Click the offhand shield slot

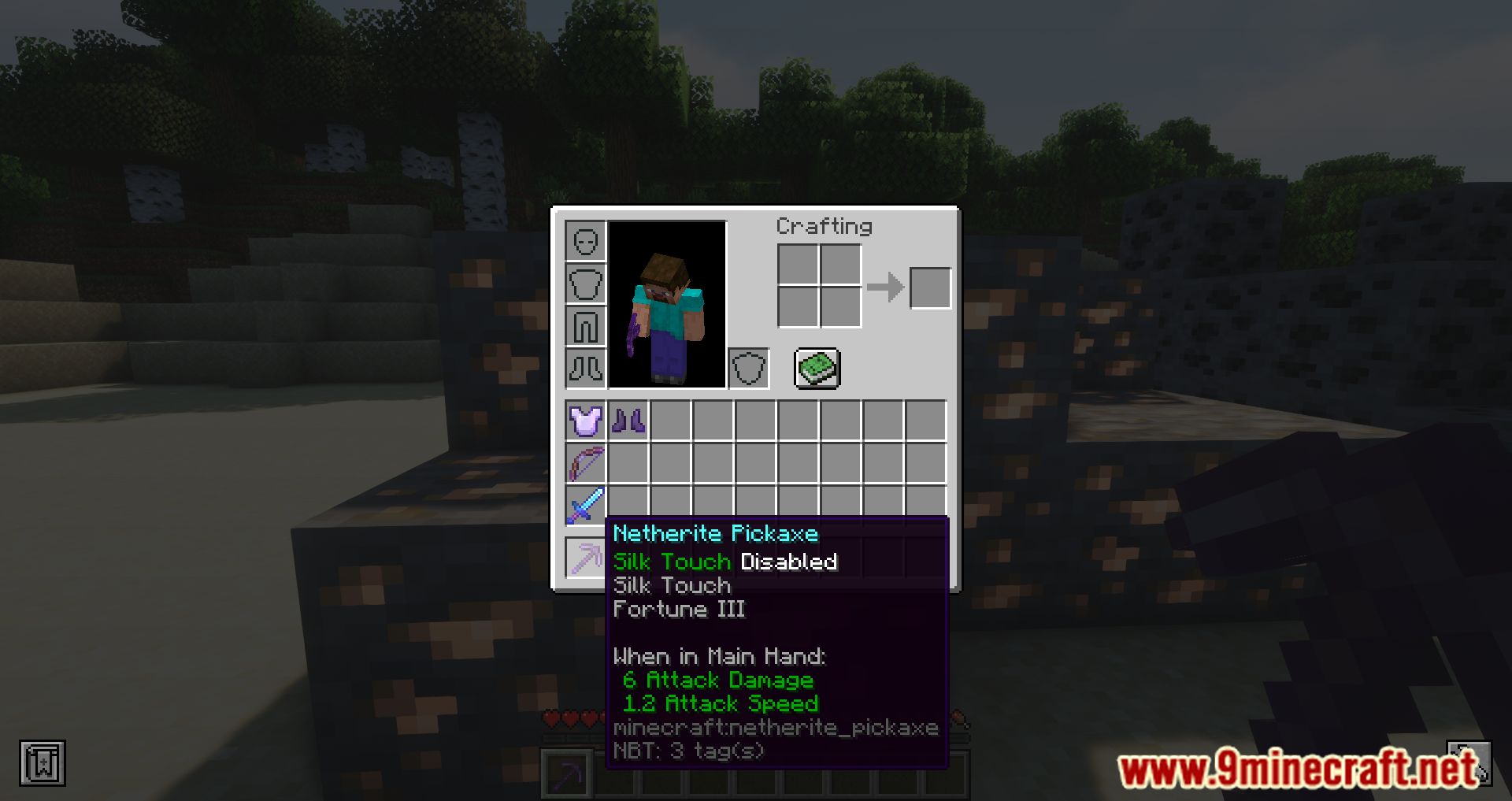pos(750,368)
